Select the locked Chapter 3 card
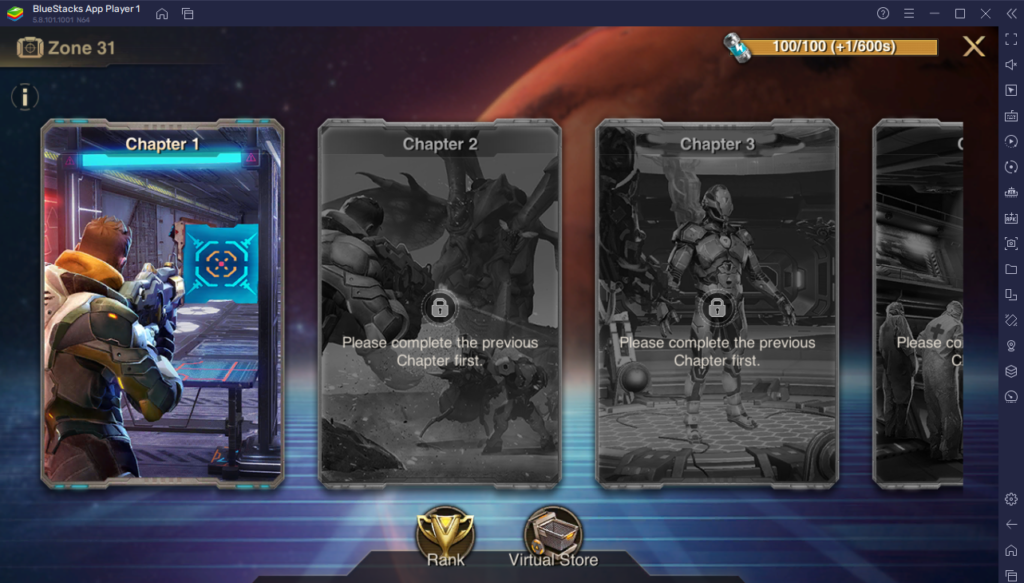The width and height of the screenshot is (1024, 583). [x=717, y=303]
